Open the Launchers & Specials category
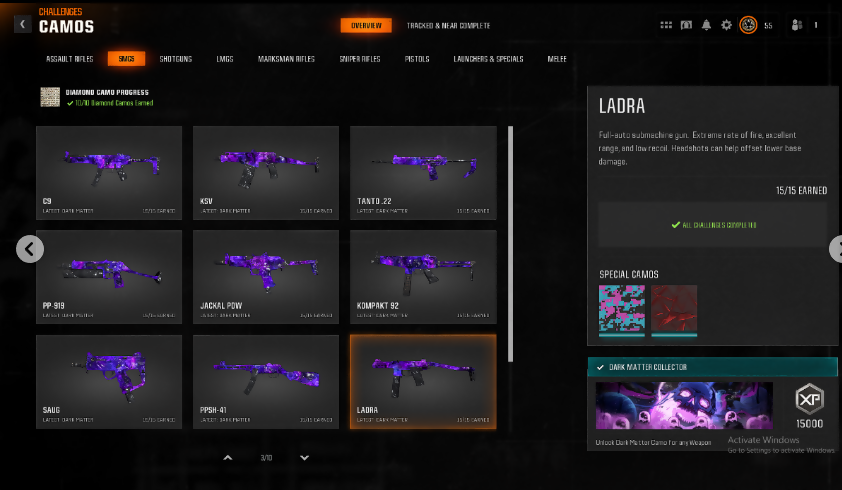The height and width of the screenshot is (490, 842). (x=488, y=59)
